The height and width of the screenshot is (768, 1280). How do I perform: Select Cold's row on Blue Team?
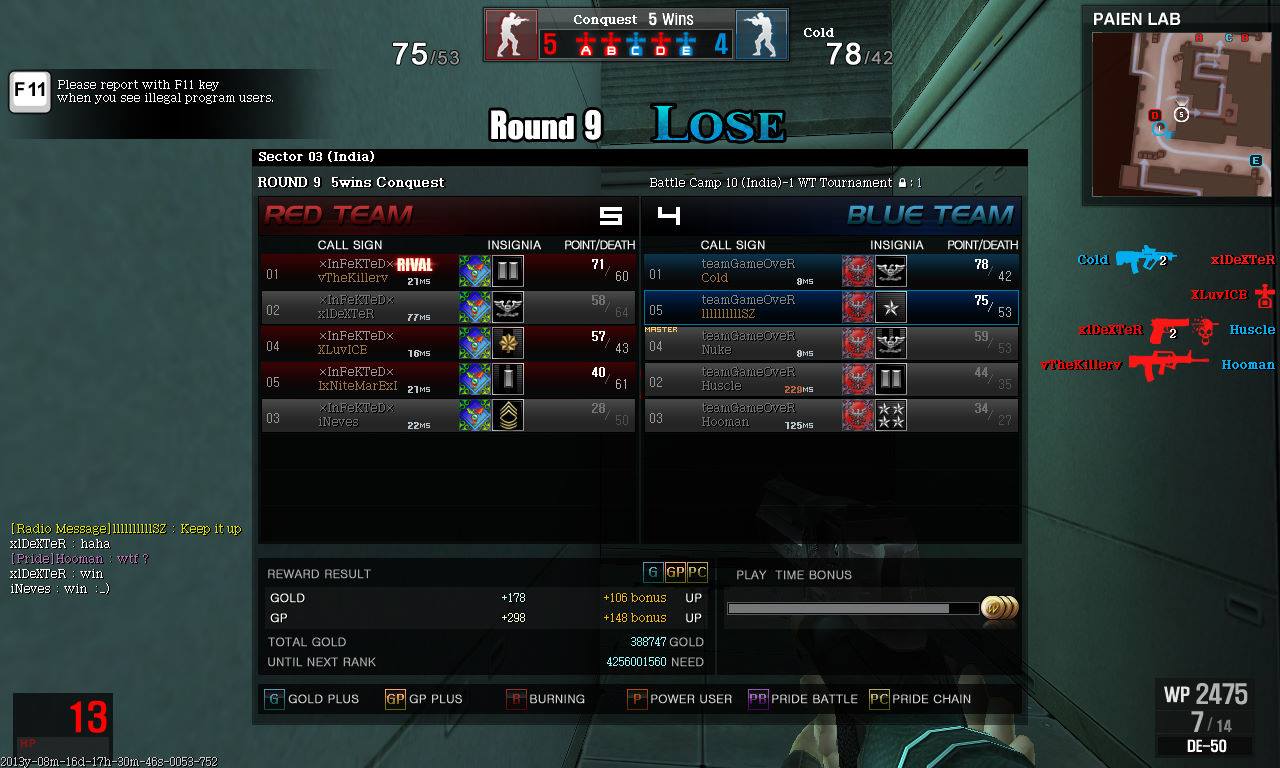click(830, 271)
